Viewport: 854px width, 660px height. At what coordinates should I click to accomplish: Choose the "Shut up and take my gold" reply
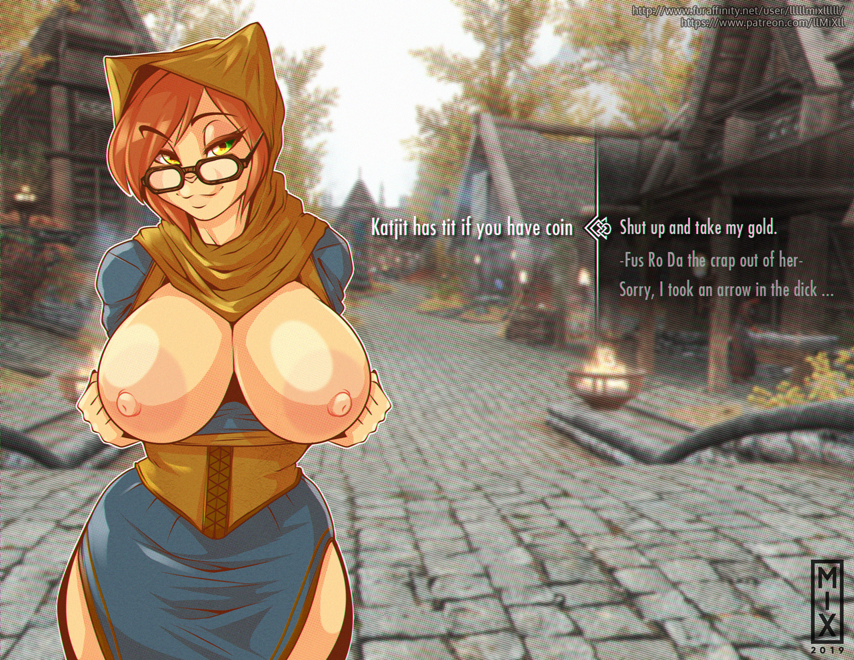pyautogui.click(x=697, y=228)
